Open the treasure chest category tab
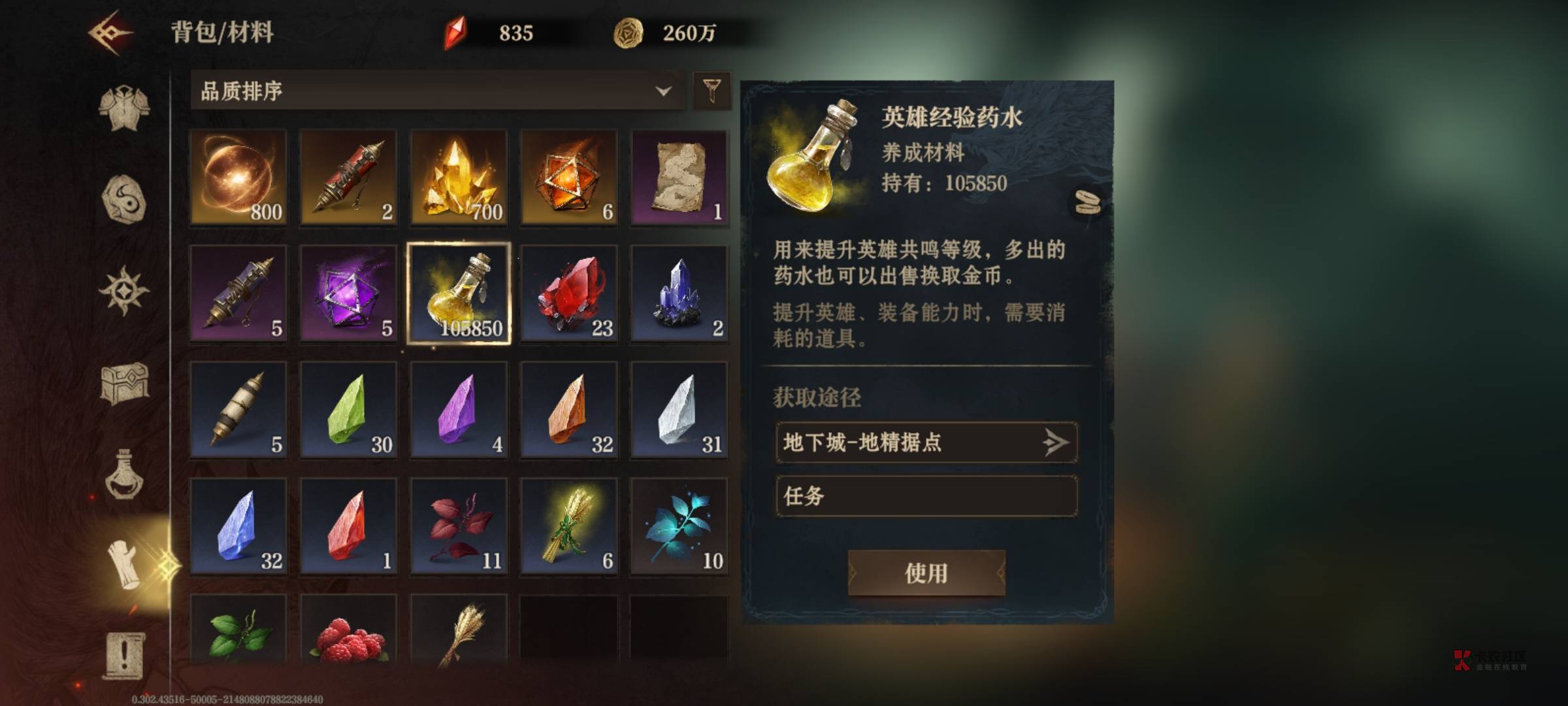The image size is (1568, 706). pyautogui.click(x=124, y=382)
